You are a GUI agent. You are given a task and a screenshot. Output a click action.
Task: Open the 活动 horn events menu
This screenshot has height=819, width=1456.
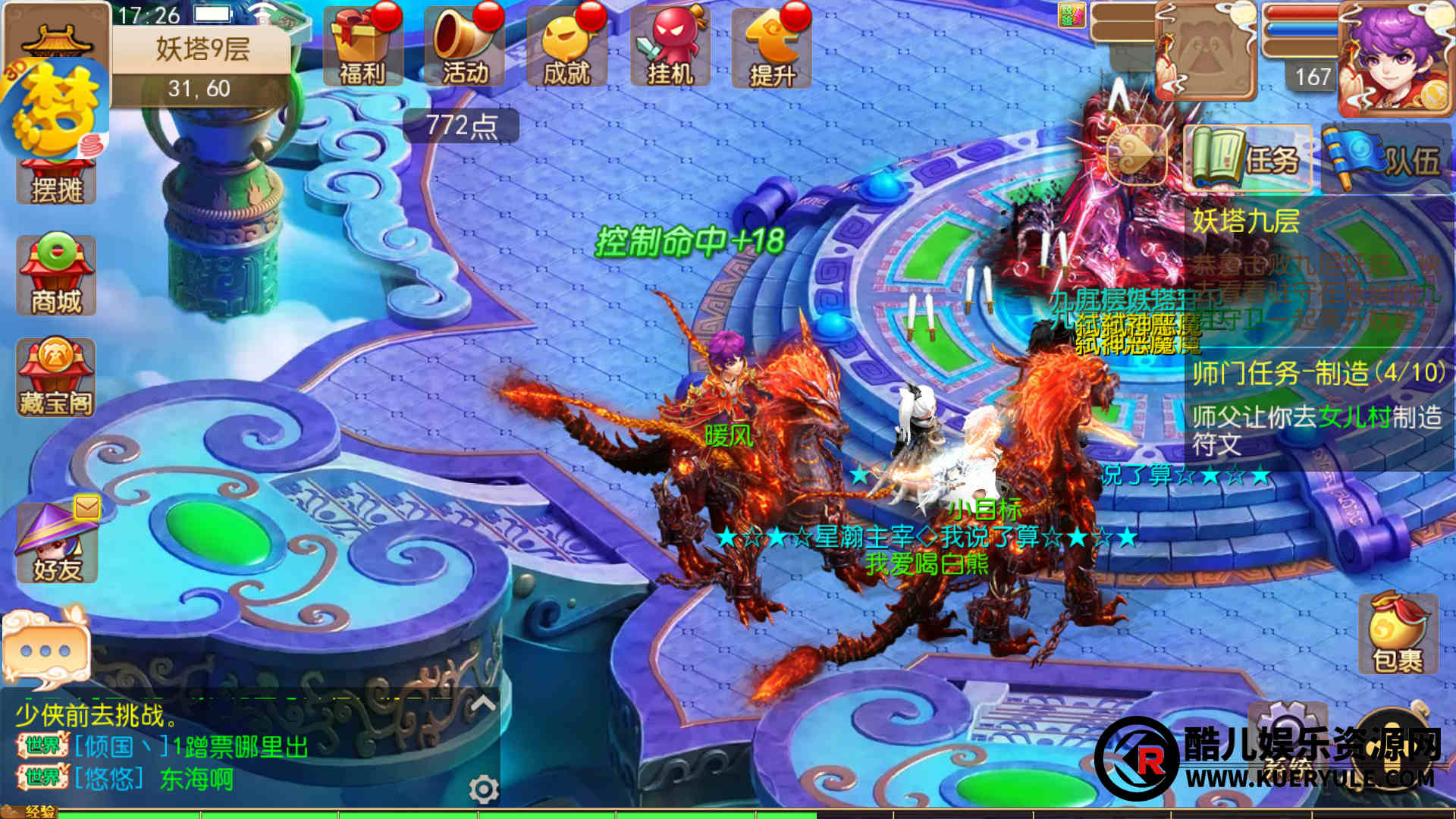pyautogui.click(x=464, y=47)
